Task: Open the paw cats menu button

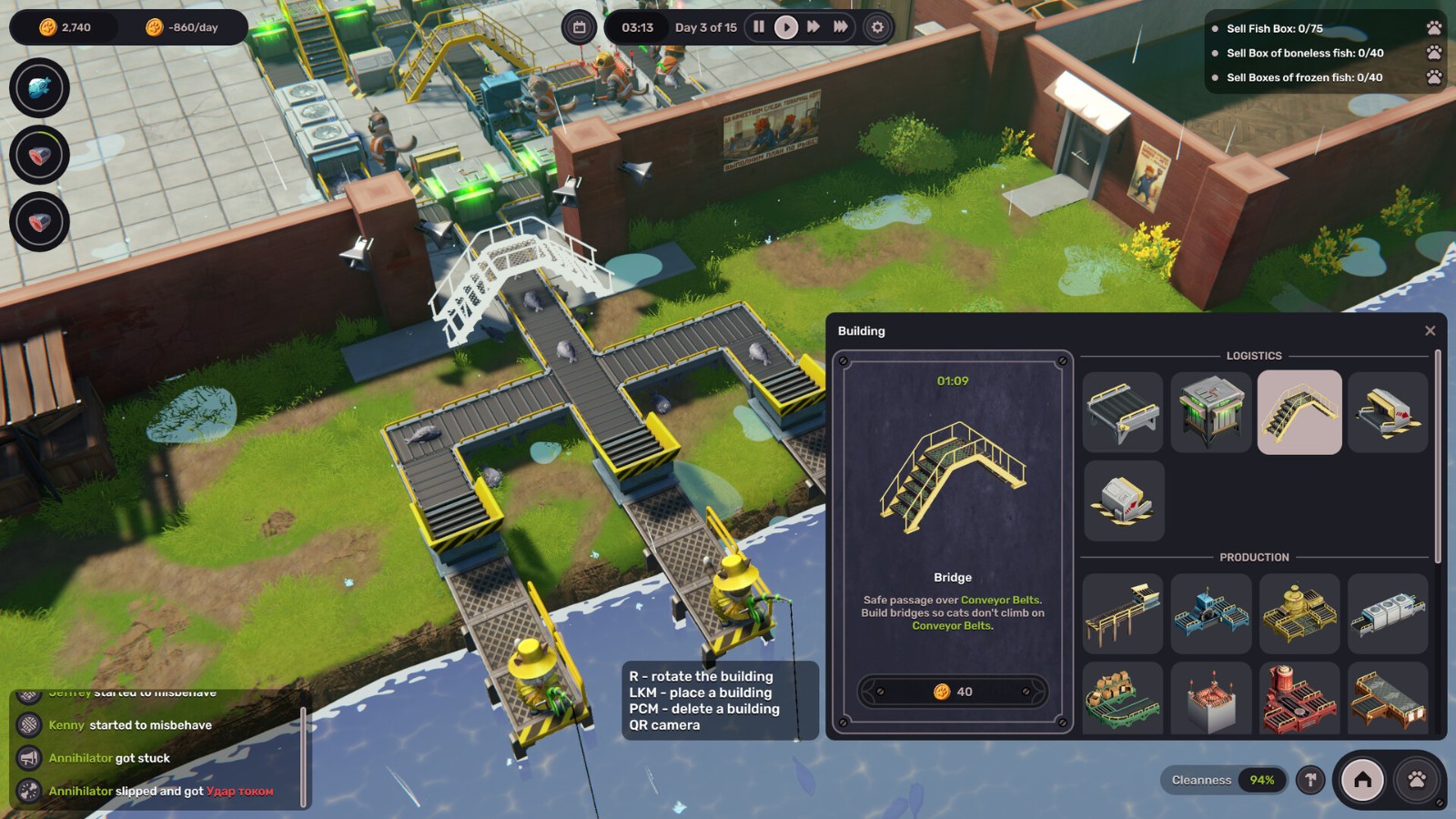Action: click(x=1417, y=780)
